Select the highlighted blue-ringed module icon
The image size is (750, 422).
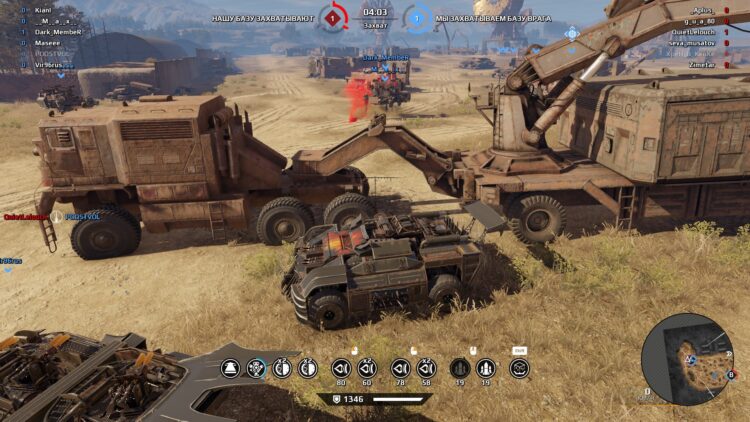[257, 368]
